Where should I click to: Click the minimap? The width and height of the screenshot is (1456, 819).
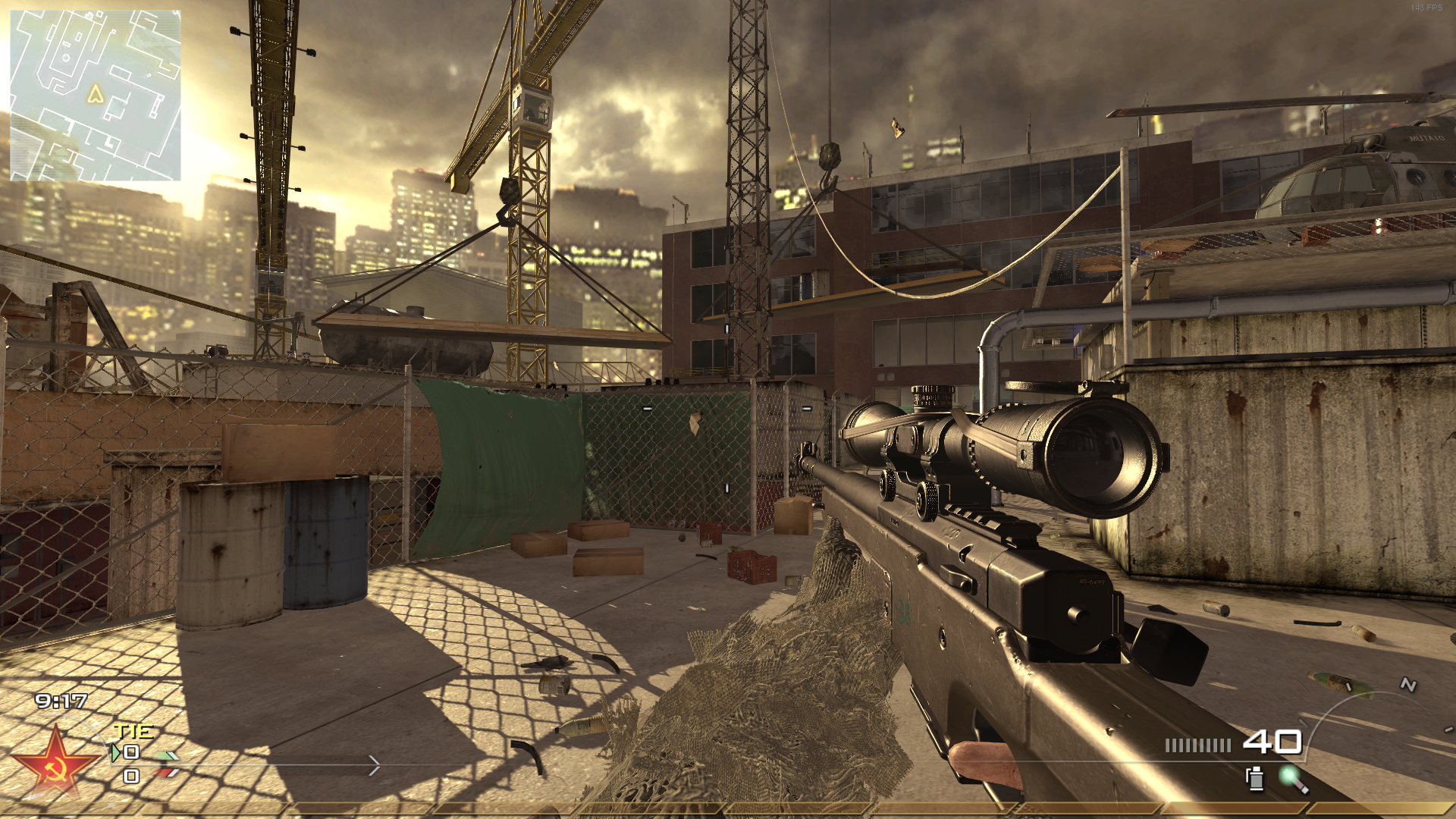[96, 96]
